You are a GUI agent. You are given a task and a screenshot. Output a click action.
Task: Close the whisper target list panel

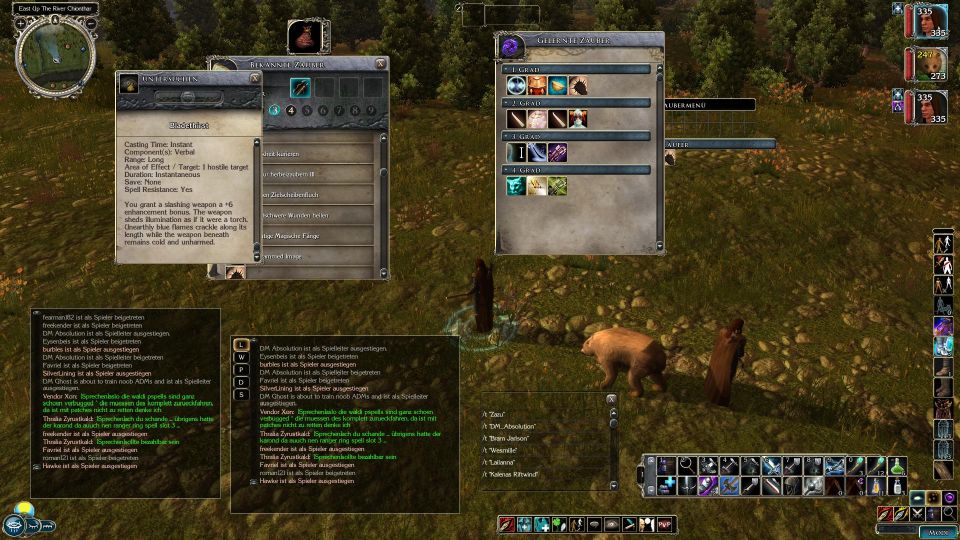point(611,398)
